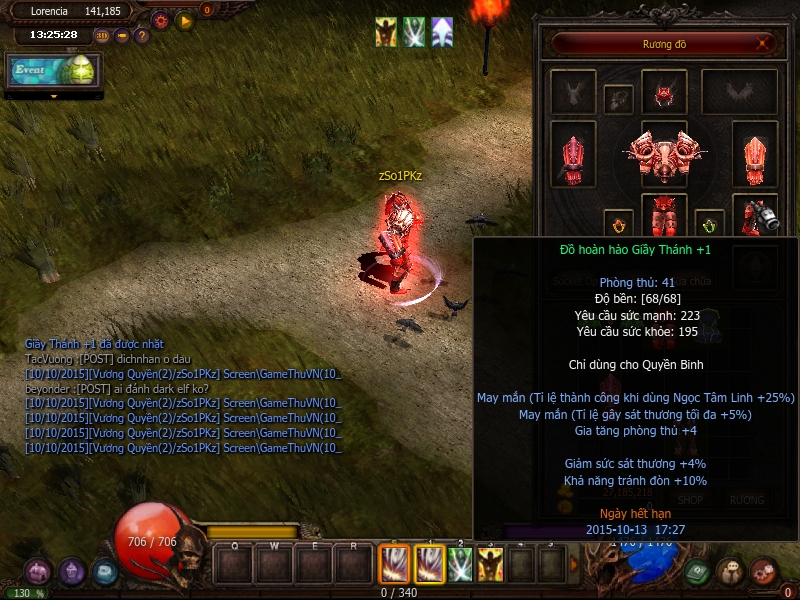
Task: Click the golden warrior buff icon
Action: coord(386,32)
